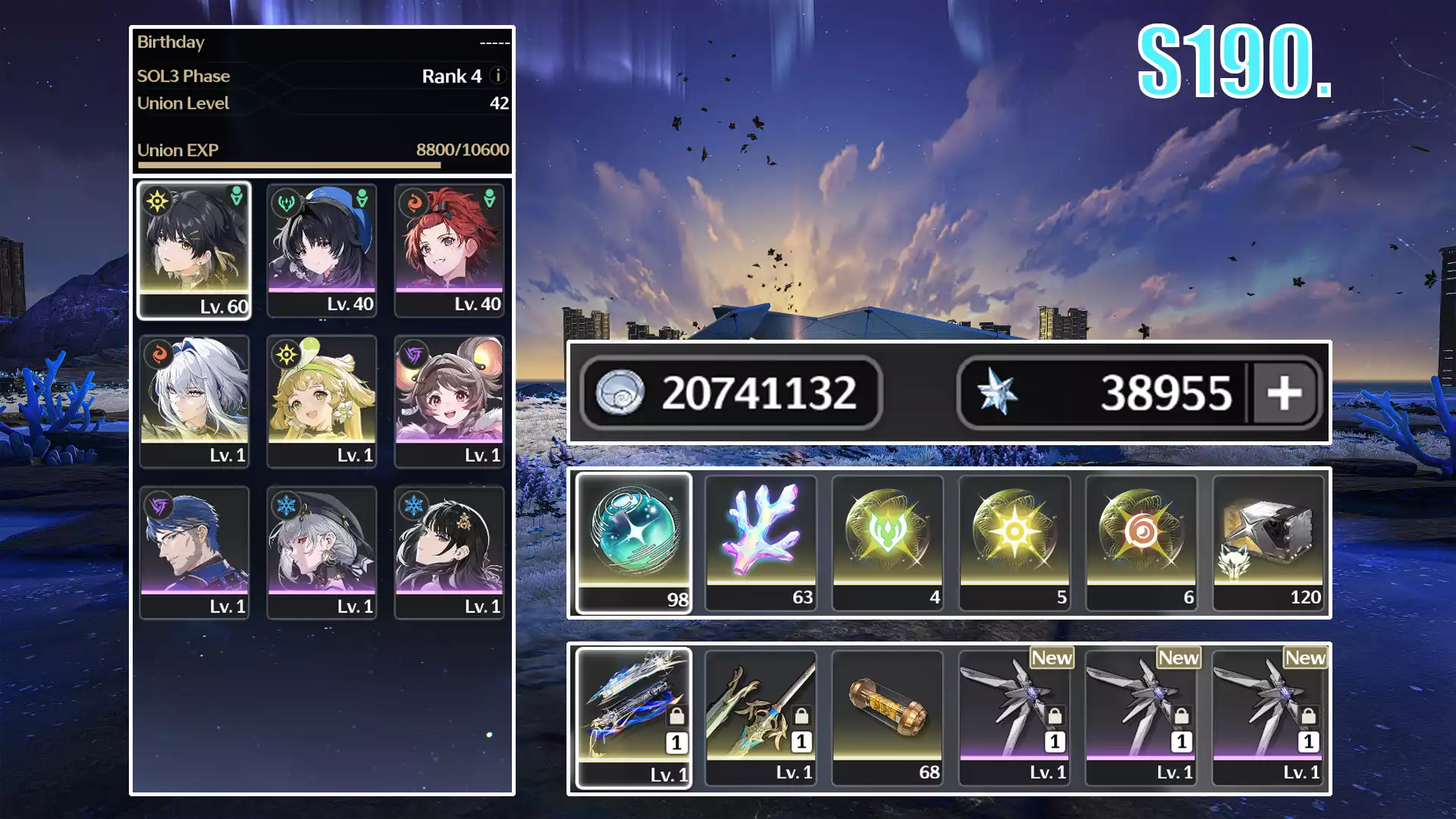Image resolution: width=1456 pixels, height=819 pixels.
Task: Select the teal orb item with 98
Action: tap(634, 542)
